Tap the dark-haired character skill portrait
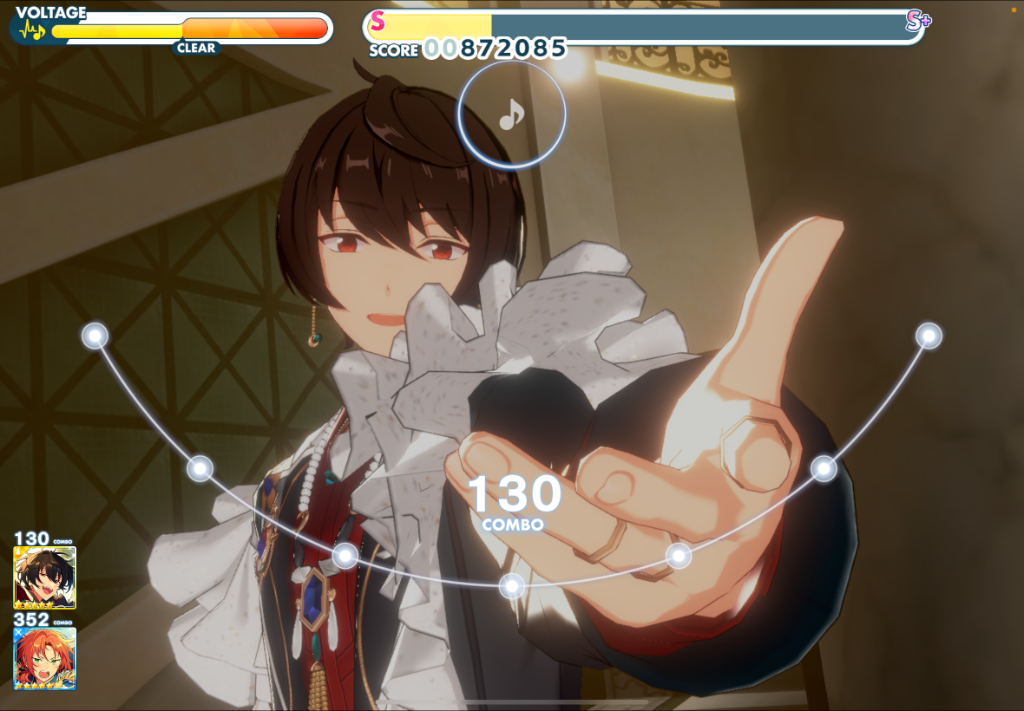Image resolution: width=1024 pixels, height=711 pixels. click(44, 578)
